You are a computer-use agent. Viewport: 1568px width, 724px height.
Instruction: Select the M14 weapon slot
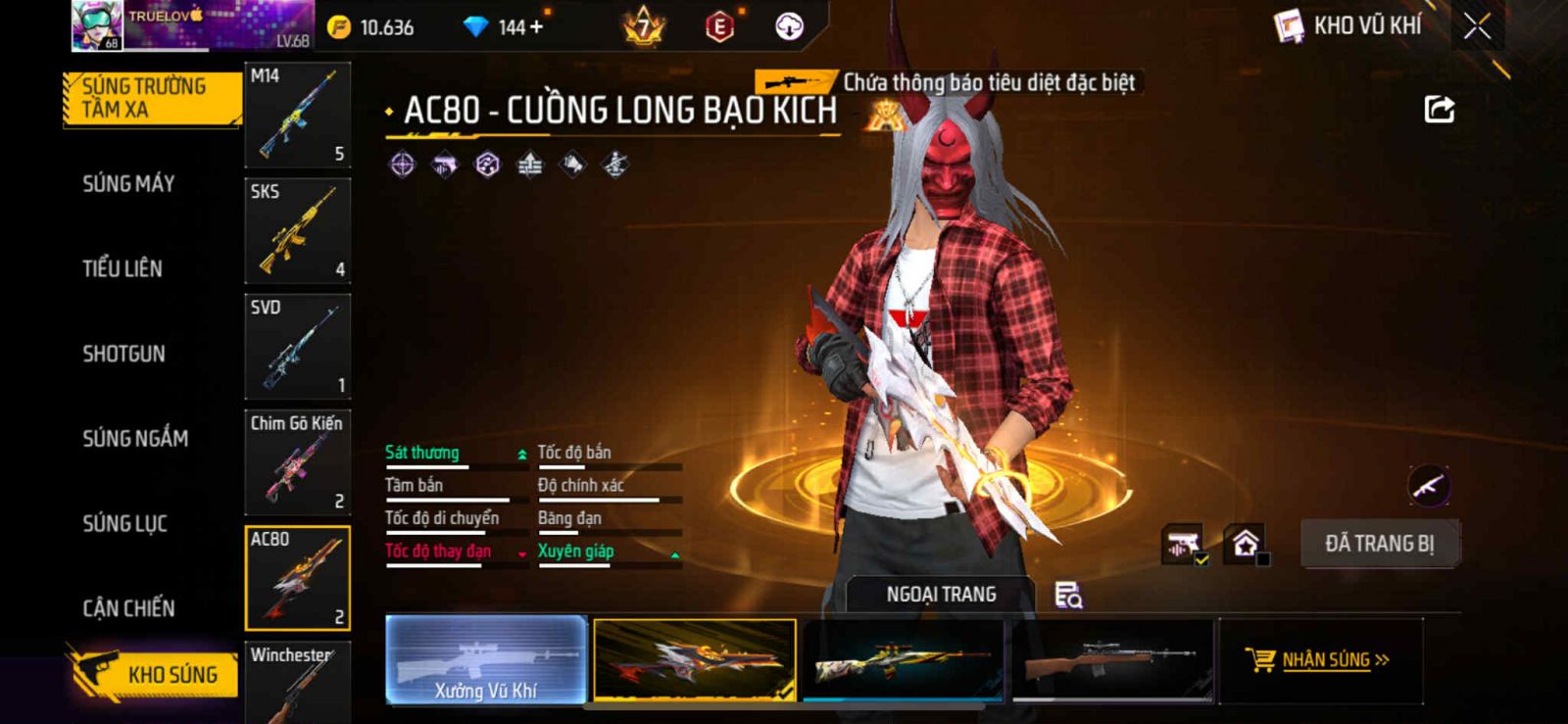pyautogui.click(x=298, y=116)
